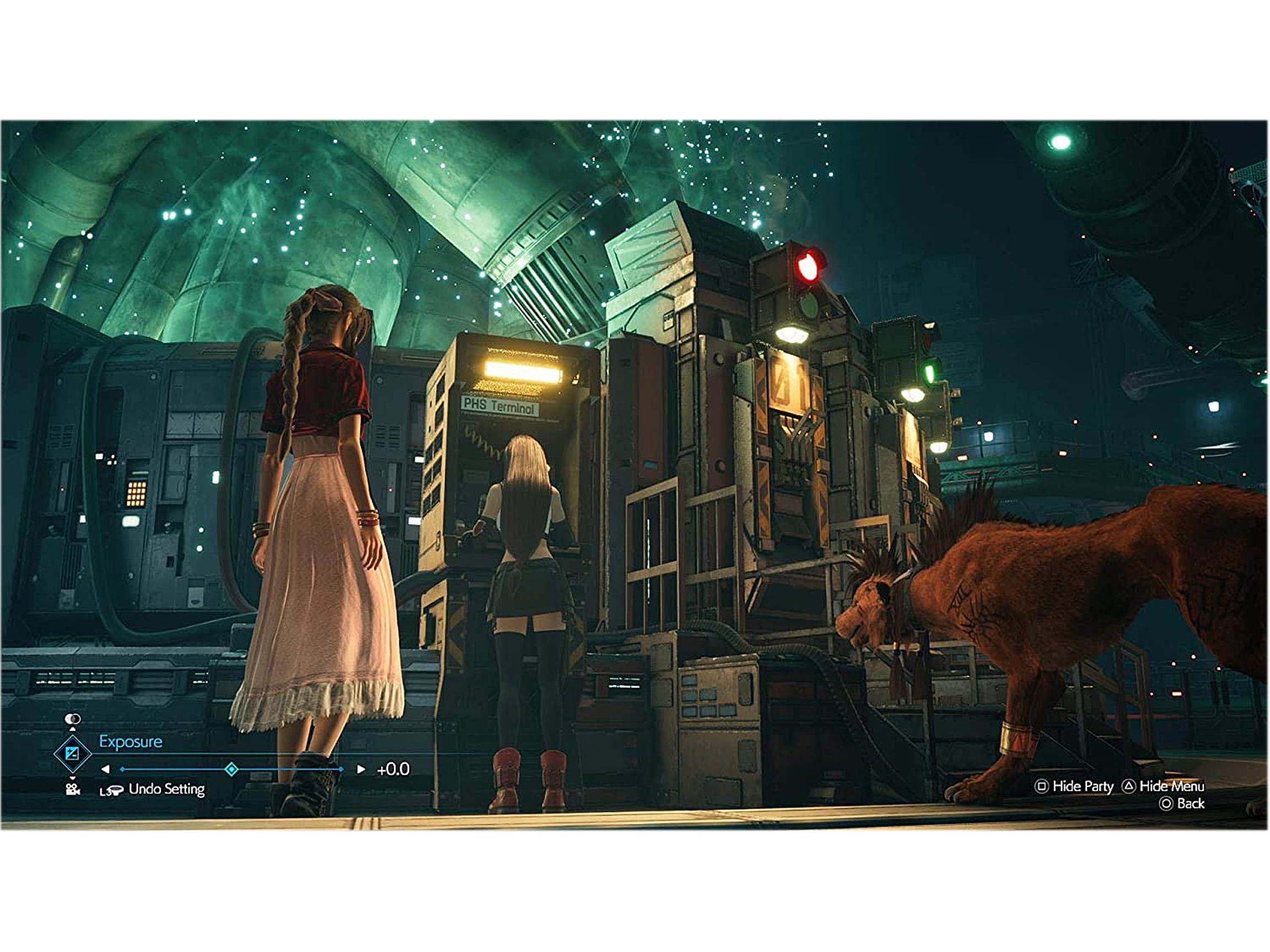The image size is (1270, 952).
Task: Toggle Hide Party to remove party members
Action: pyautogui.click(x=1083, y=786)
